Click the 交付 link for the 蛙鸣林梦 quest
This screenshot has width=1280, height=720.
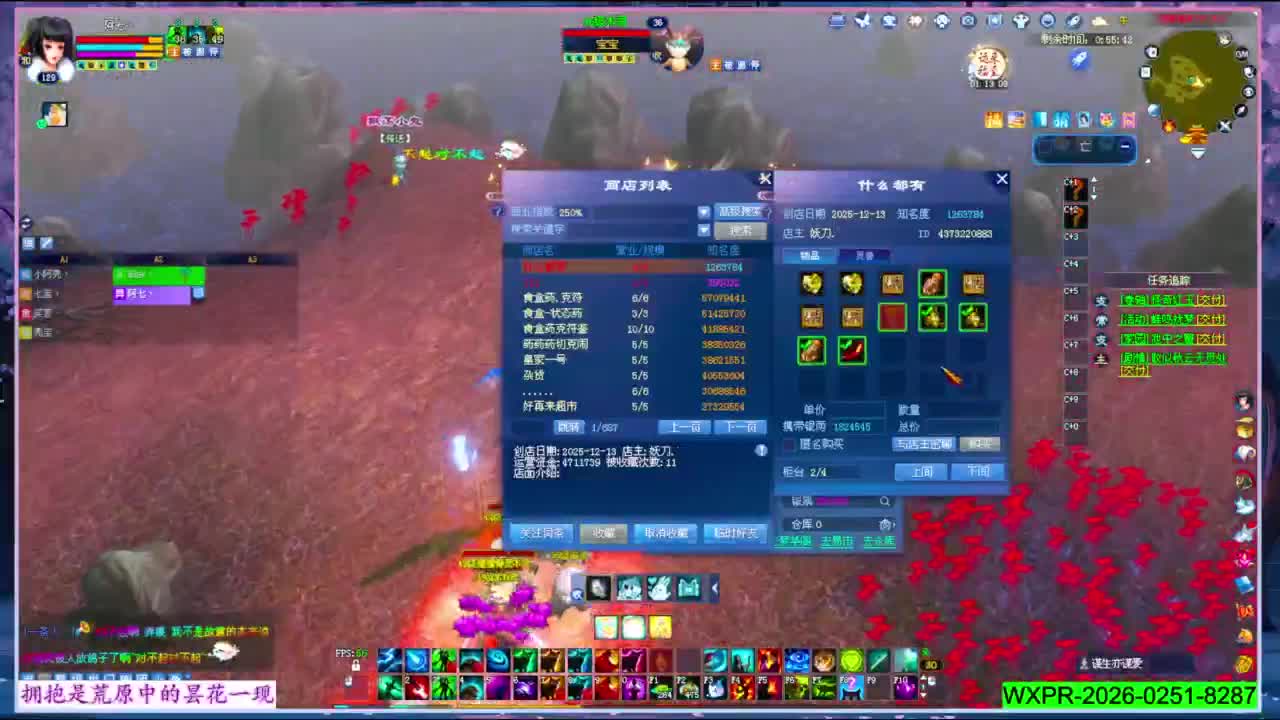tap(1211, 320)
